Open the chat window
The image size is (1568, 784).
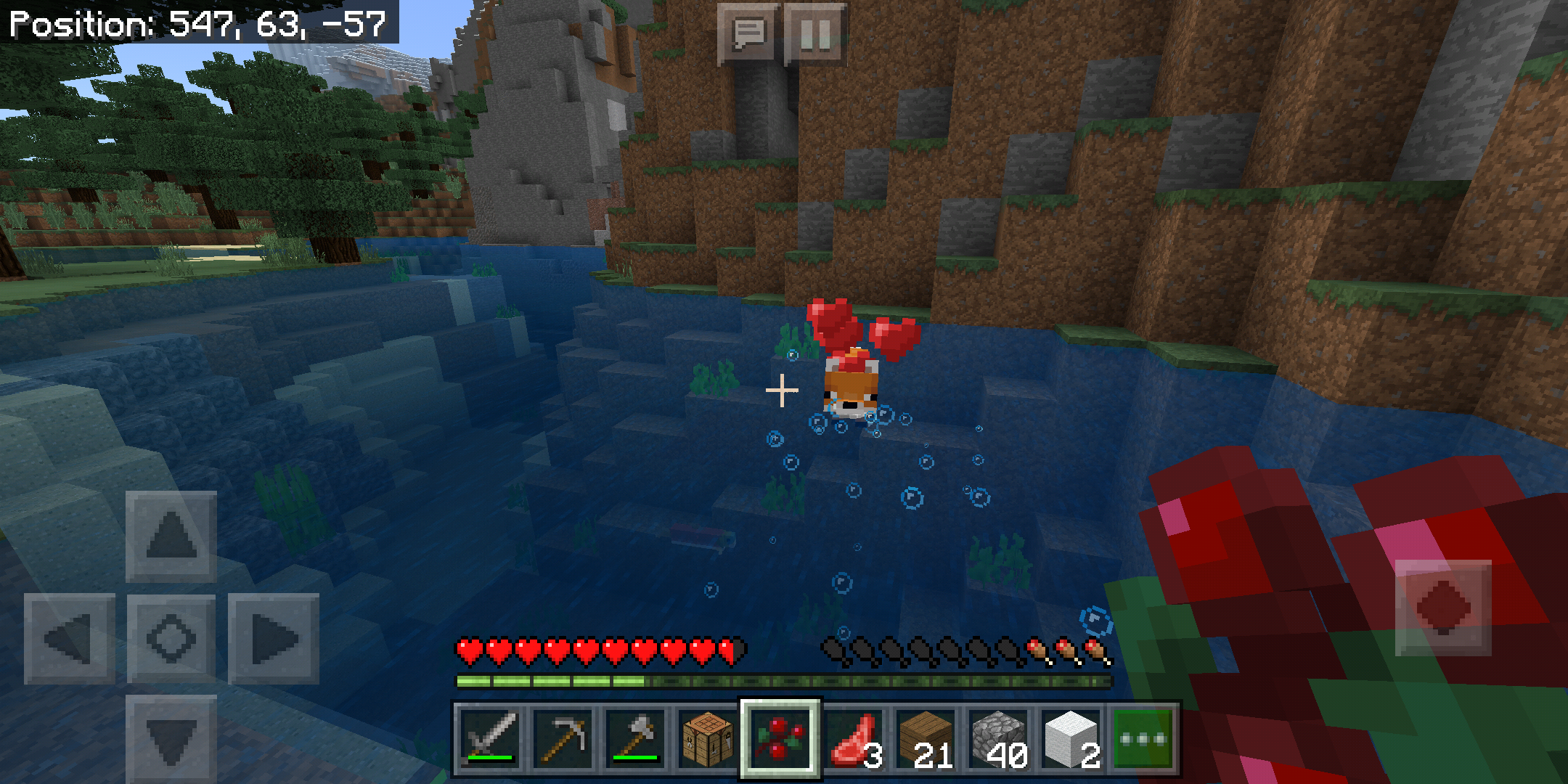(x=748, y=34)
